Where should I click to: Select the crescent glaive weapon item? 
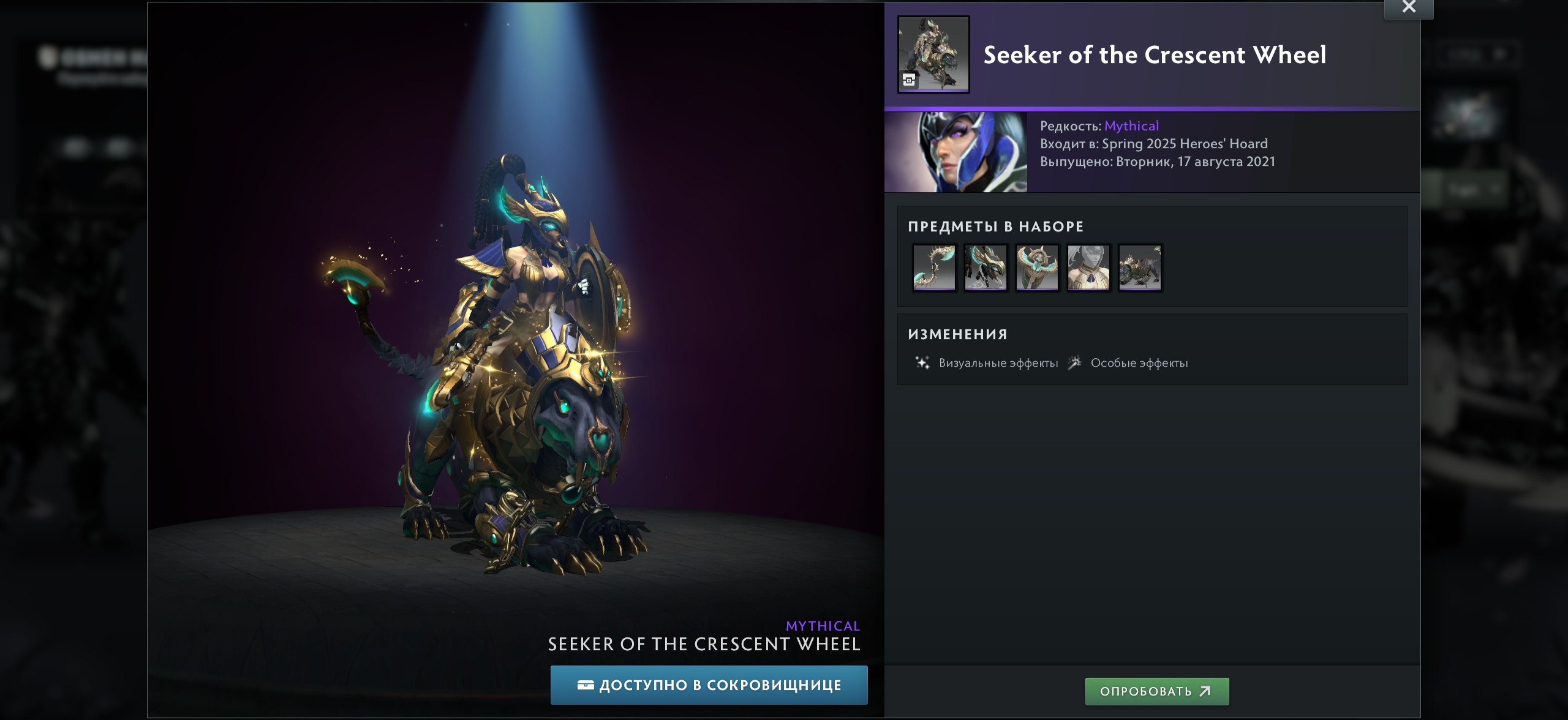934,268
